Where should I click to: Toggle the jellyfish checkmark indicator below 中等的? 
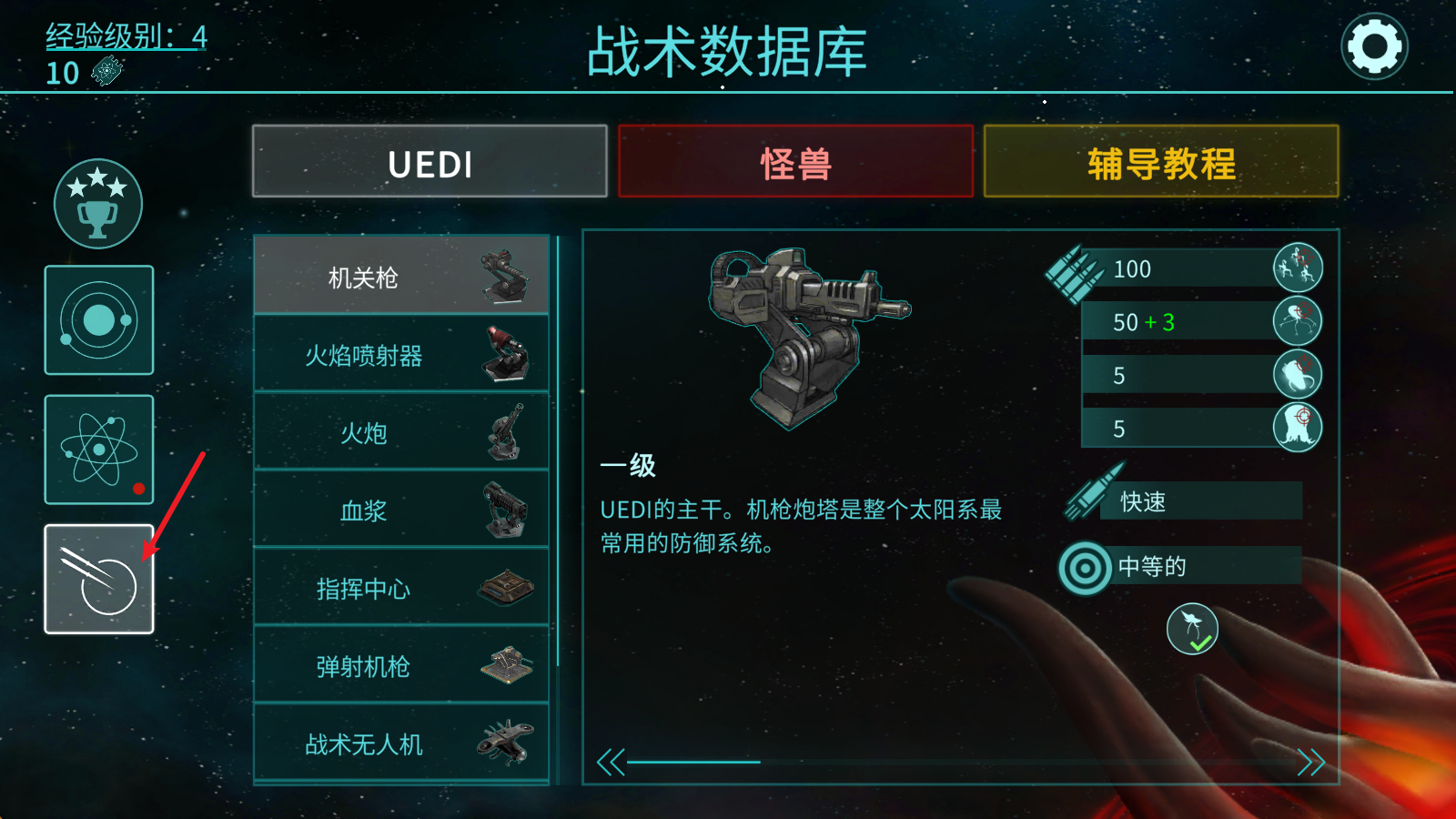click(x=1195, y=628)
